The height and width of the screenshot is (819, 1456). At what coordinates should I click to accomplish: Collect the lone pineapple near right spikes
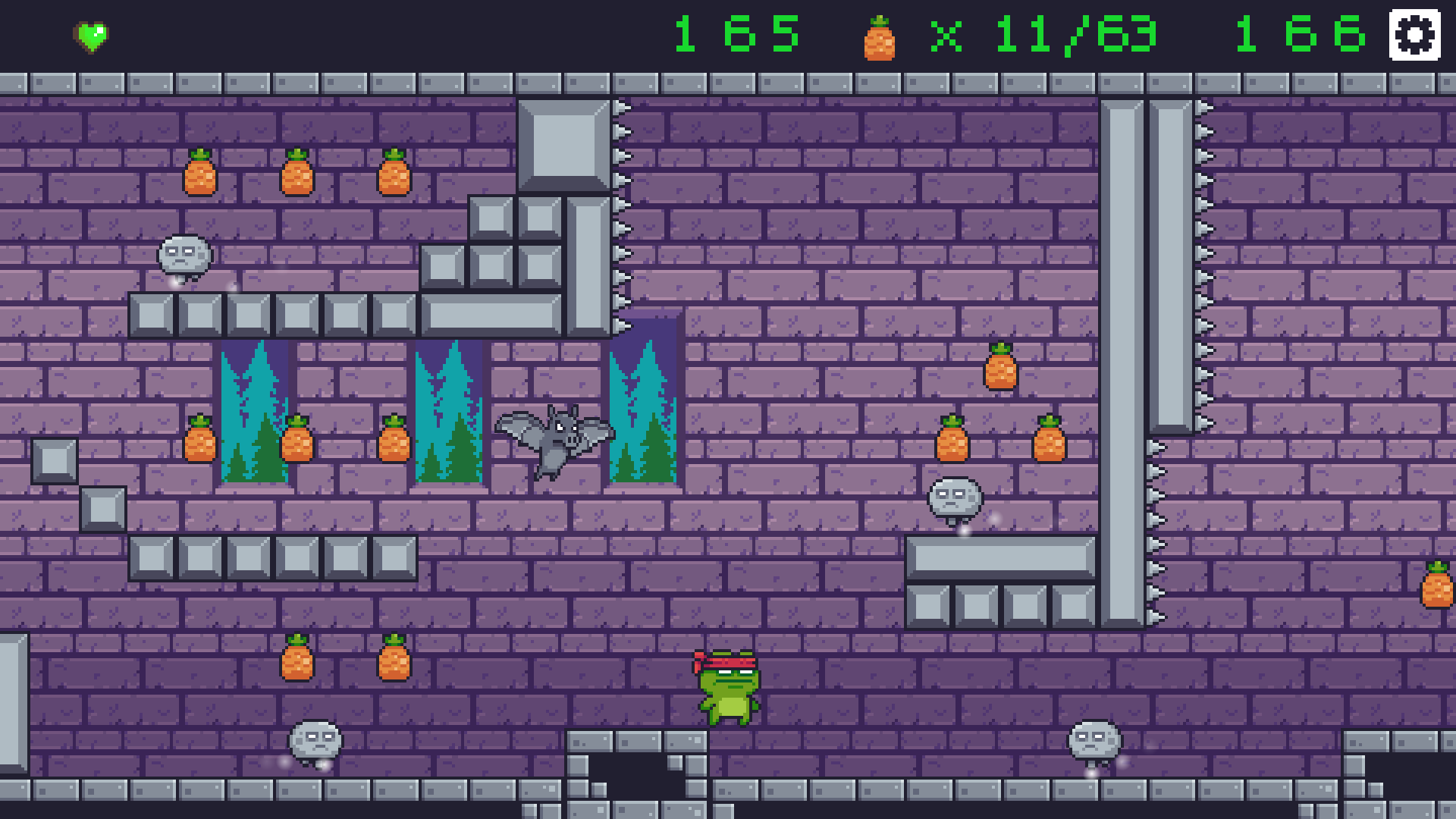click(1001, 370)
